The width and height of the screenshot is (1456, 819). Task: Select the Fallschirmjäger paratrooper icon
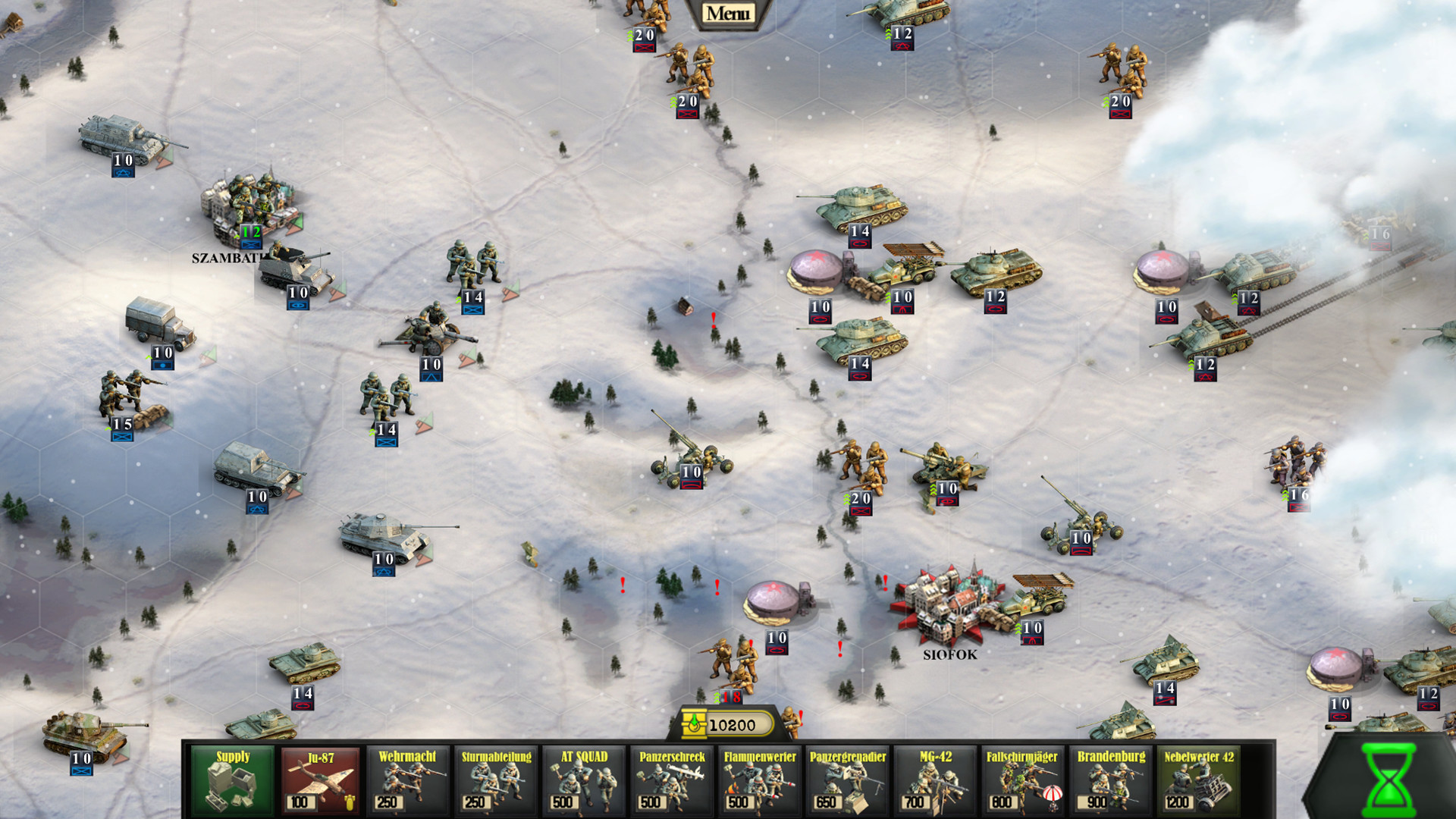click(1021, 778)
